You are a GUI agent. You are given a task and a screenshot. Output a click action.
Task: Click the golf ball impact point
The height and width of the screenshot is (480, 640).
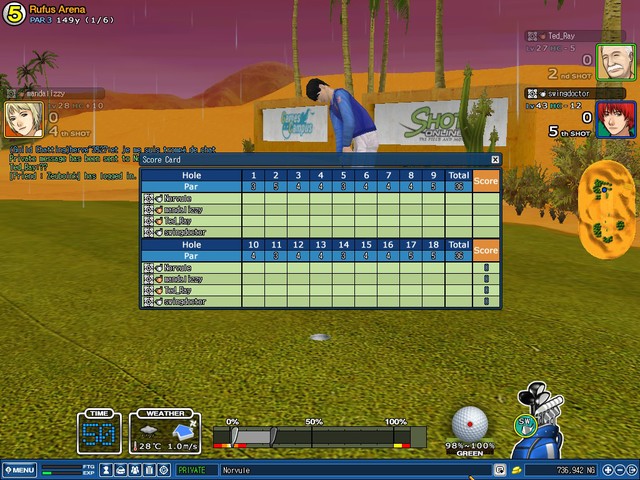pyautogui.click(x=469, y=424)
